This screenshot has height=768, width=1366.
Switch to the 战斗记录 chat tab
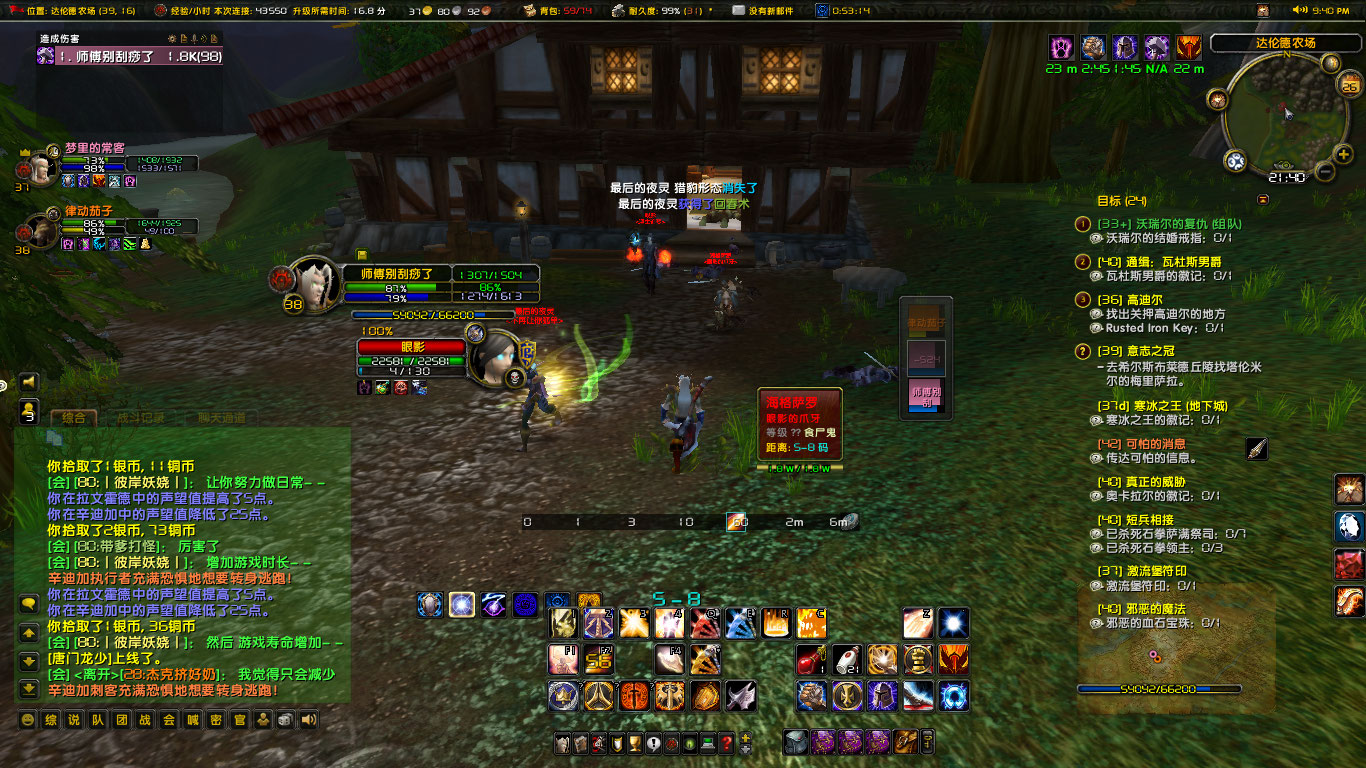coord(142,416)
